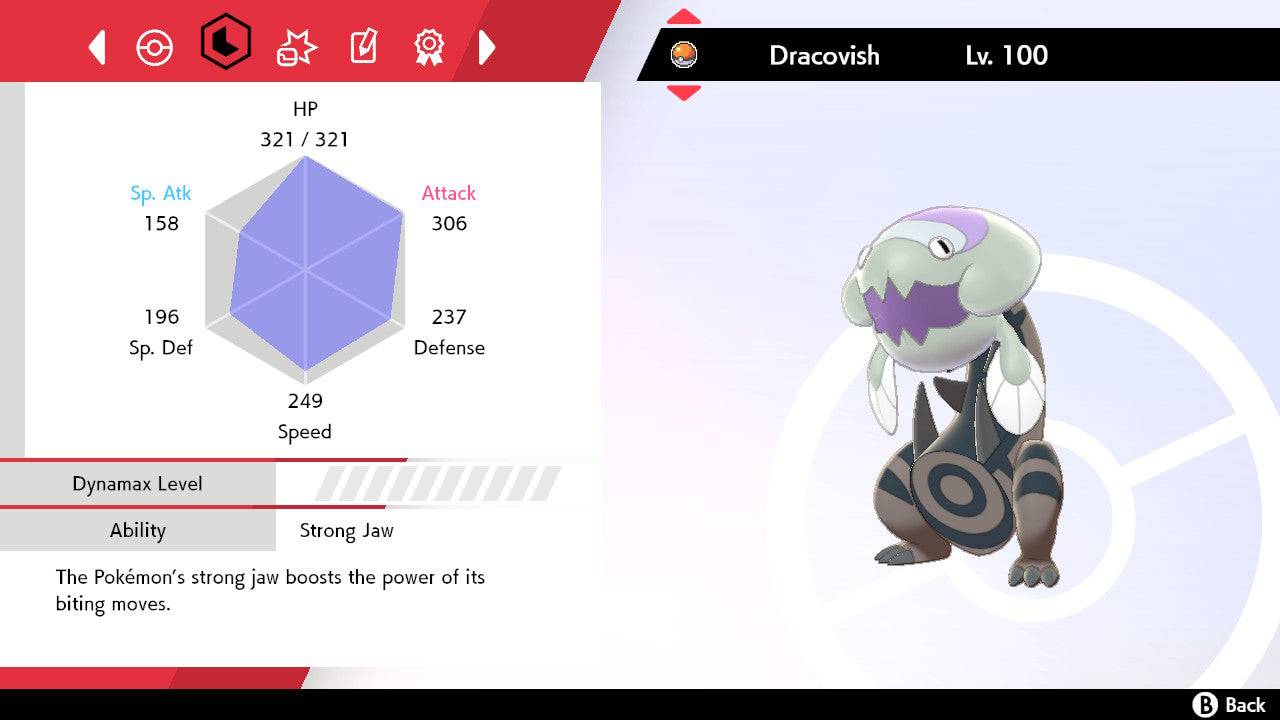Select the HP value 321 / 321

(x=305, y=140)
